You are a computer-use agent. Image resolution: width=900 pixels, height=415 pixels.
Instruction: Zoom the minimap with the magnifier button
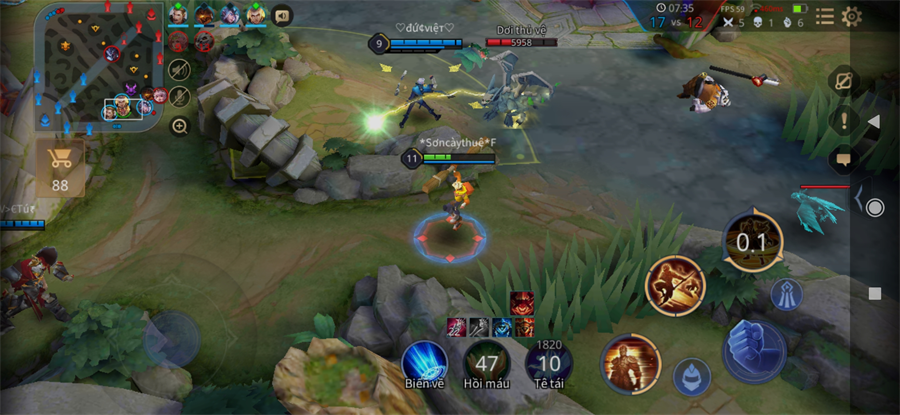click(180, 126)
